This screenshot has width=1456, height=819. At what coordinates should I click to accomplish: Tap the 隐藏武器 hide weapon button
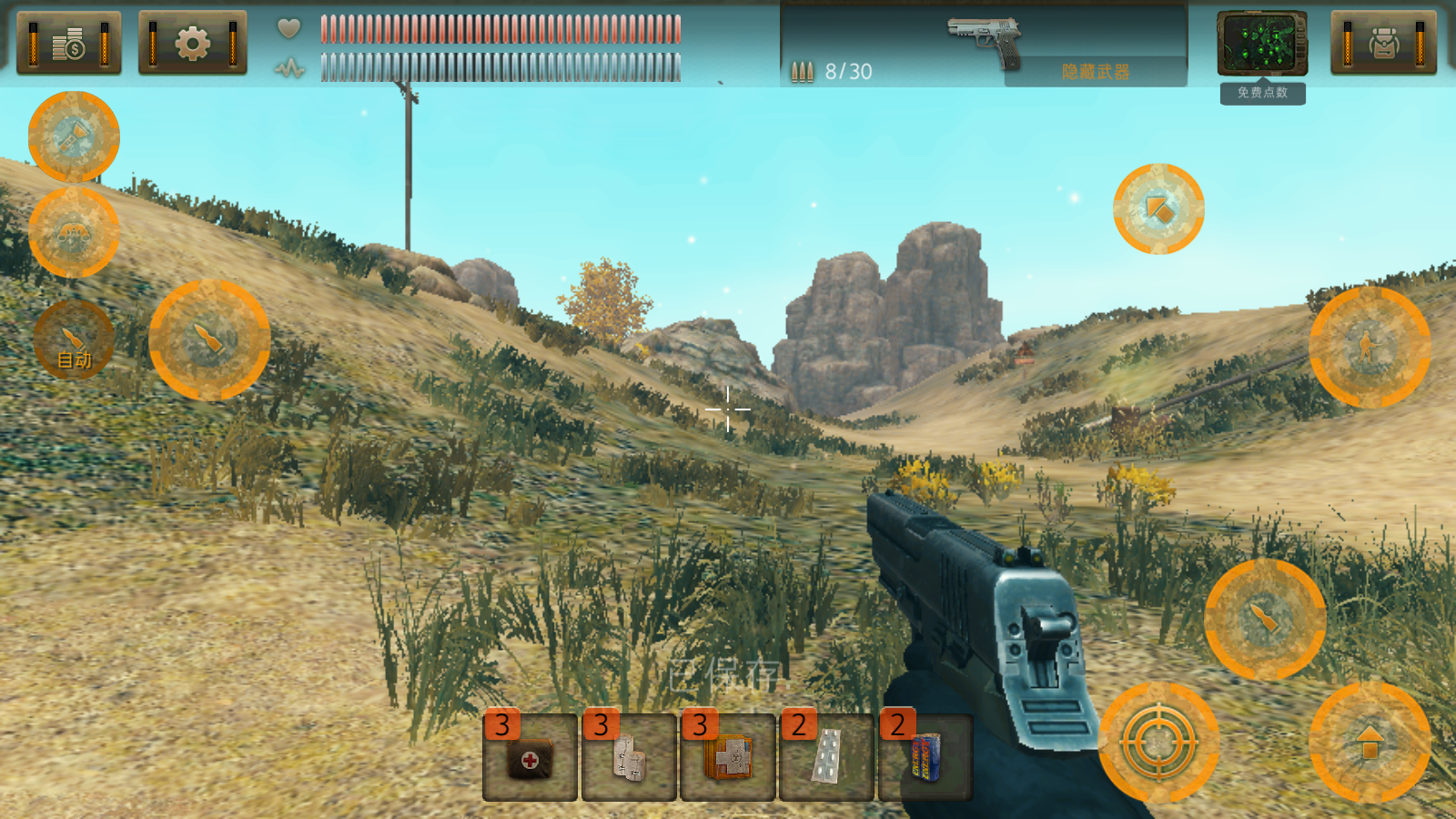pyautogui.click(x=1095, y=72)
